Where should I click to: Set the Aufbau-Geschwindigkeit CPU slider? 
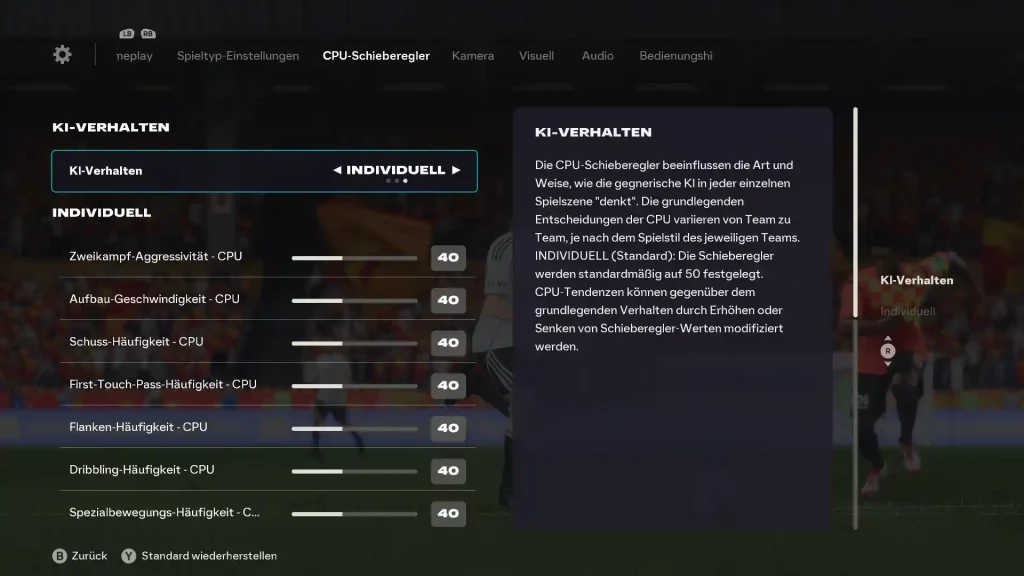point(354,300)
